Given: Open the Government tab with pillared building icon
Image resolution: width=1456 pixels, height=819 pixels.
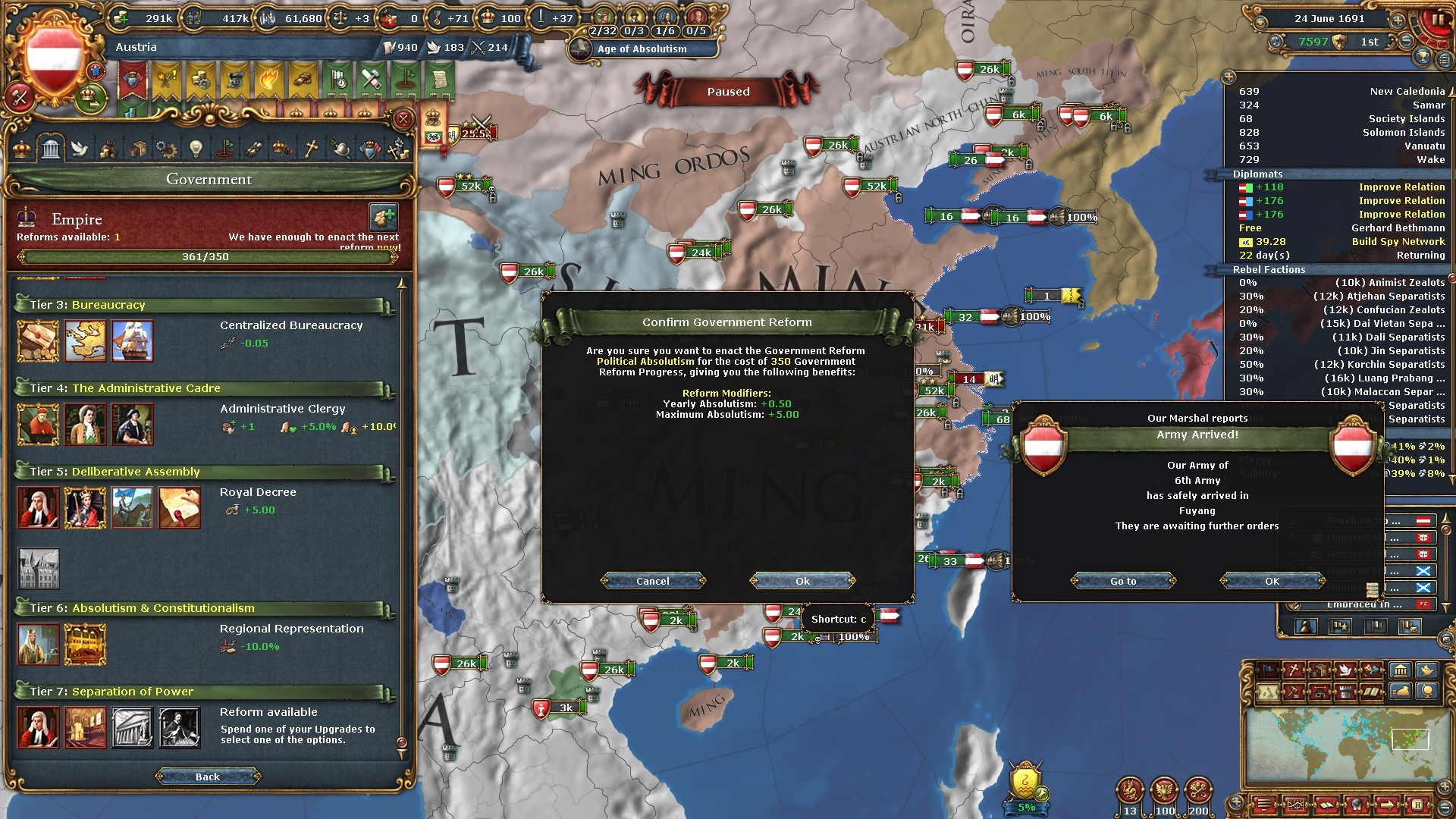Looking at the screenshot, I should pyautogui.click(x=51, y=149).
